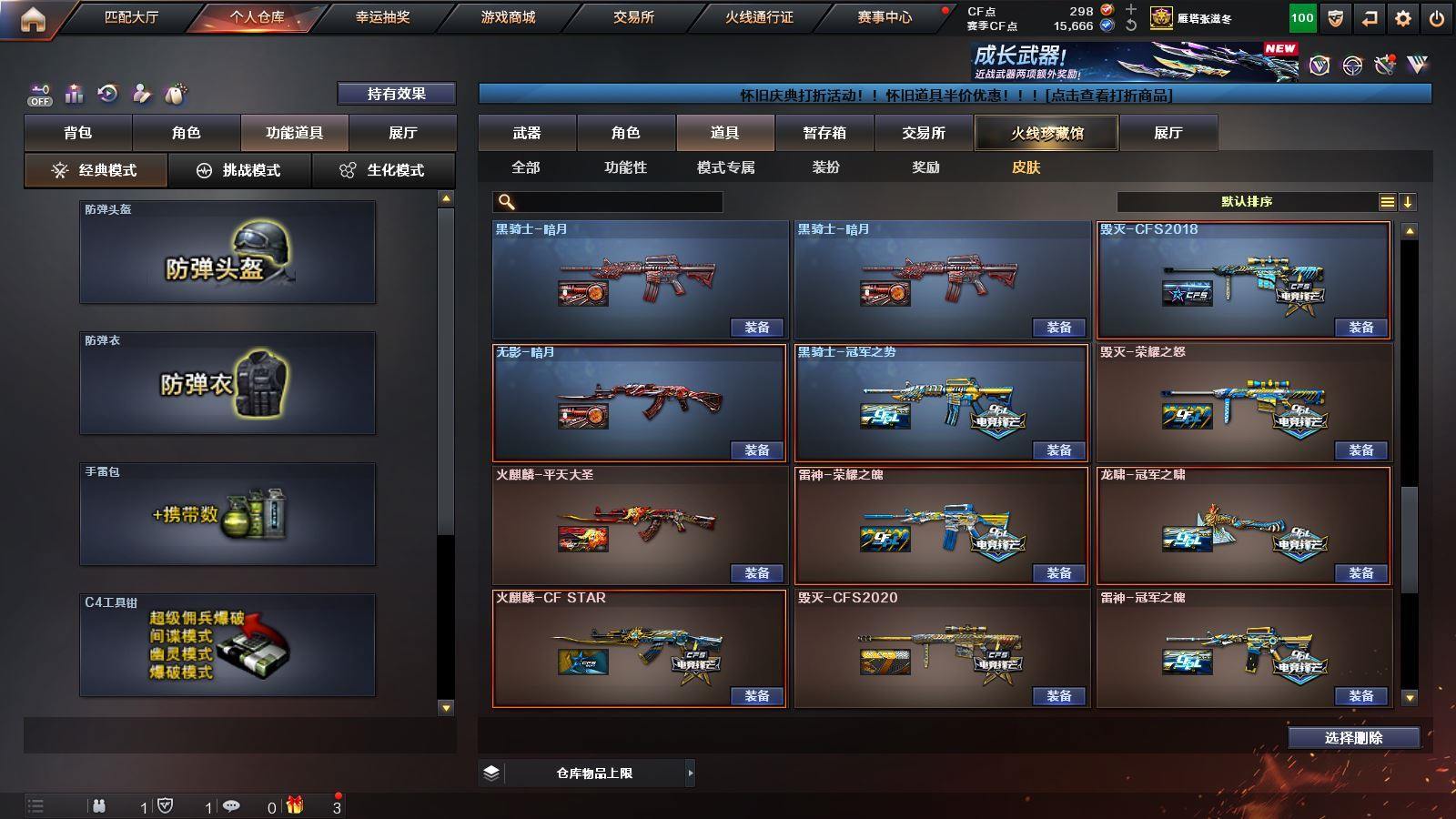Open the 默认排序 sort dropdown
Viewport: 1456px width, 819px height.
point(1247,202)
